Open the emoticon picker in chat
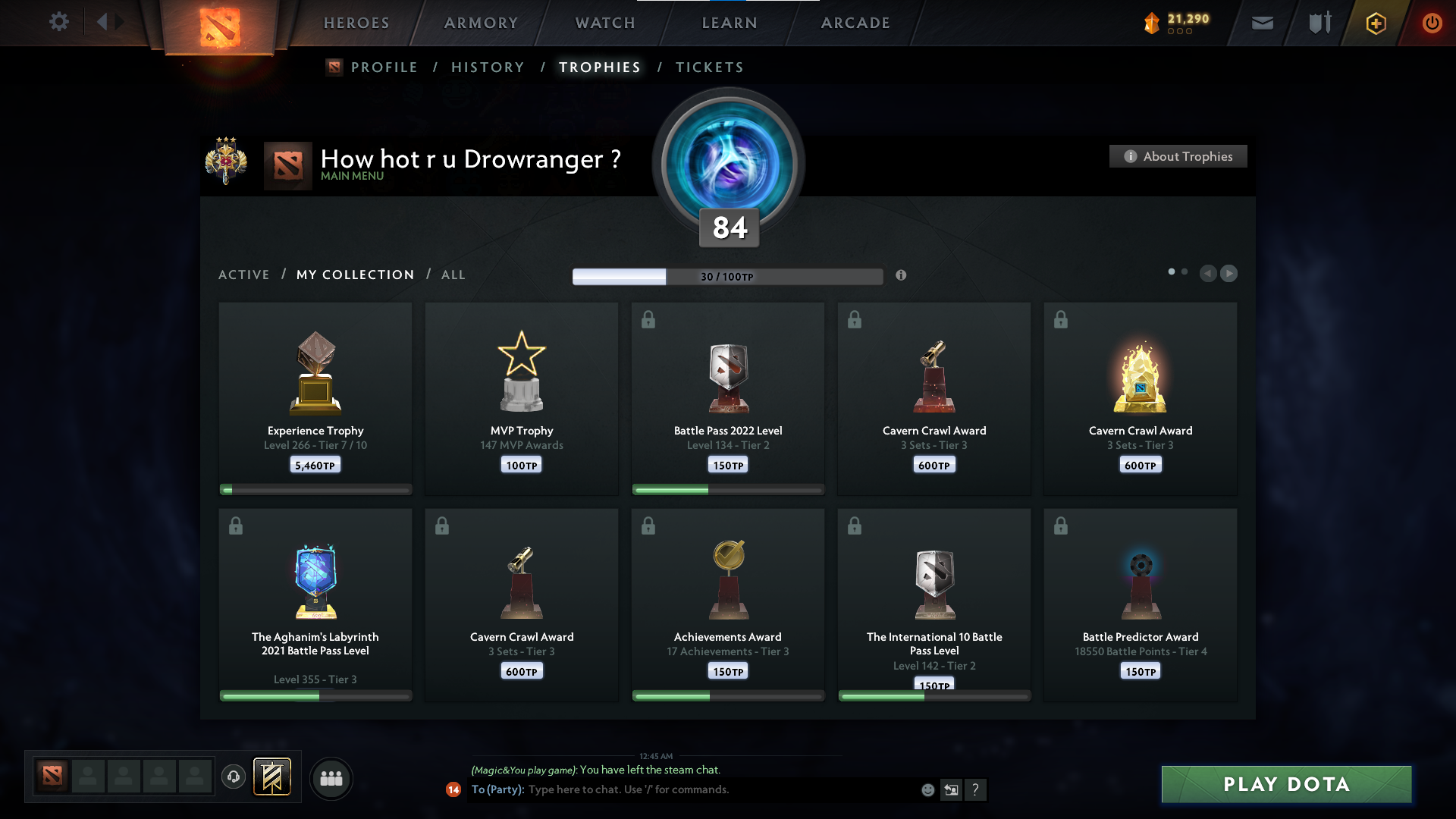1456x819 pixels. point(927,789)
